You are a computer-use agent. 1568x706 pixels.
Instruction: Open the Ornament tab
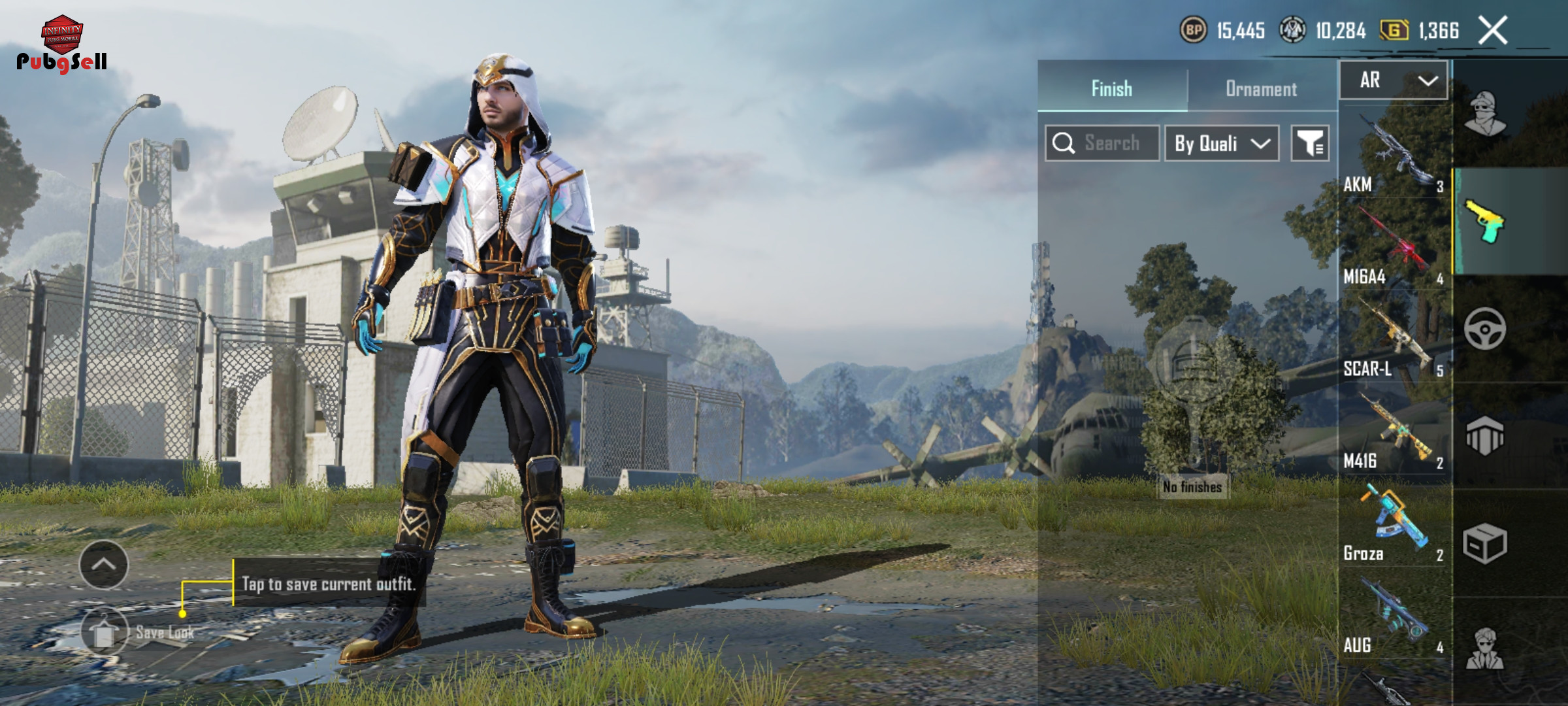pos(1261,88)
